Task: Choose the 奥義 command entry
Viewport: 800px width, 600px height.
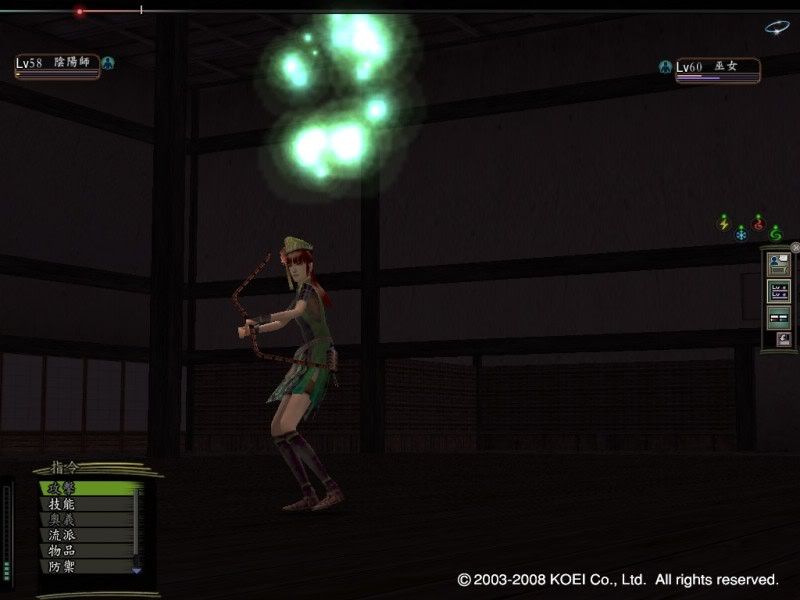Action: pyautogui.click(x=86, y=519)
